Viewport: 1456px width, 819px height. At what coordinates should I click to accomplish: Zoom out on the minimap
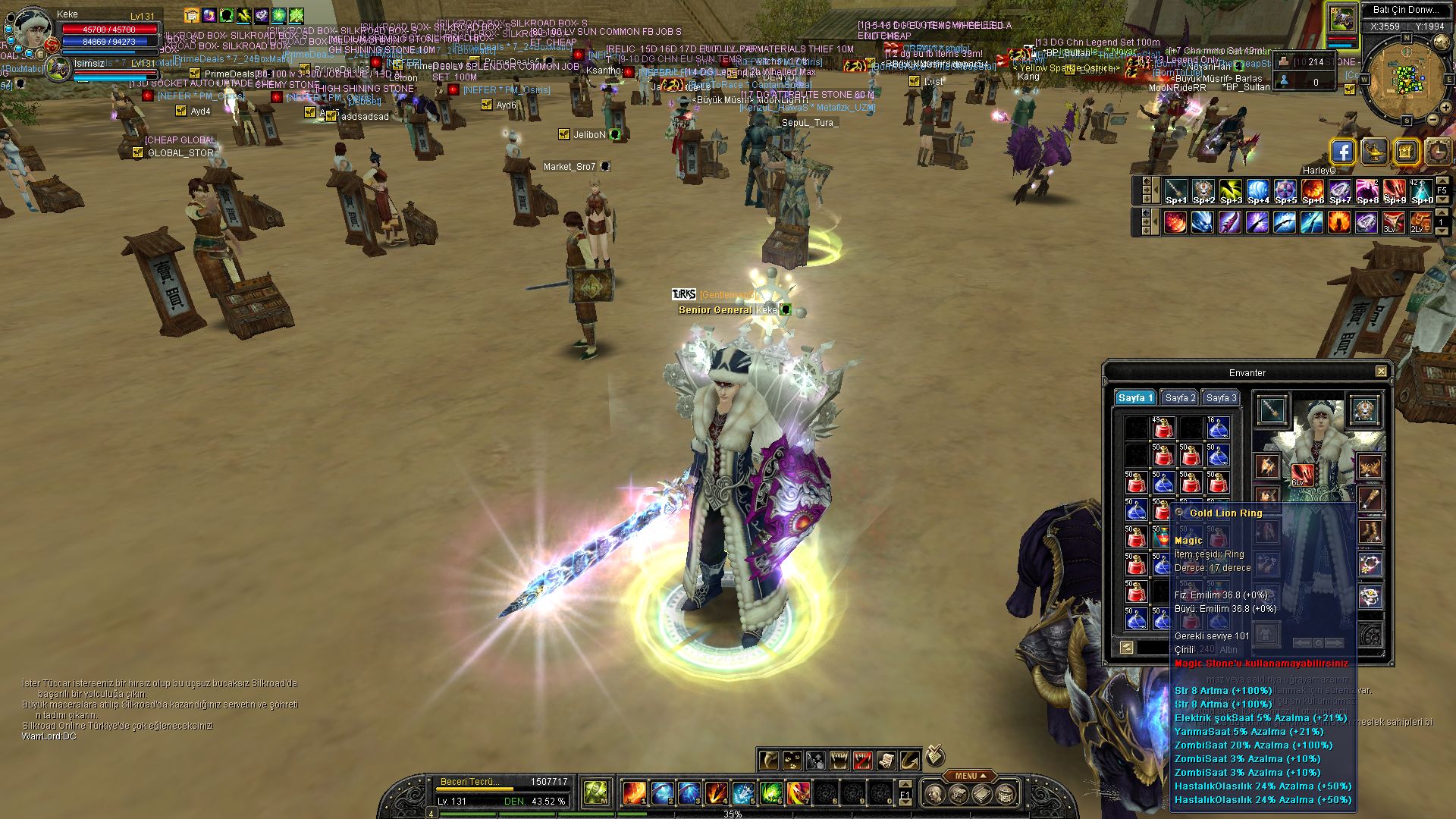point(1433,119)
